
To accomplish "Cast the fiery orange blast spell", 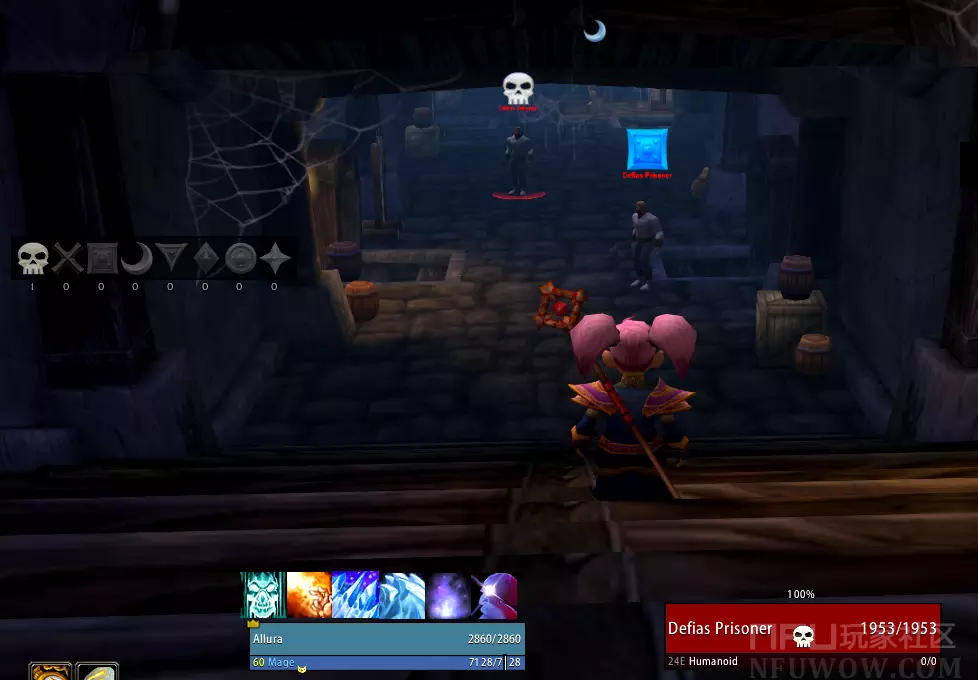I will (x=309, y=596).
